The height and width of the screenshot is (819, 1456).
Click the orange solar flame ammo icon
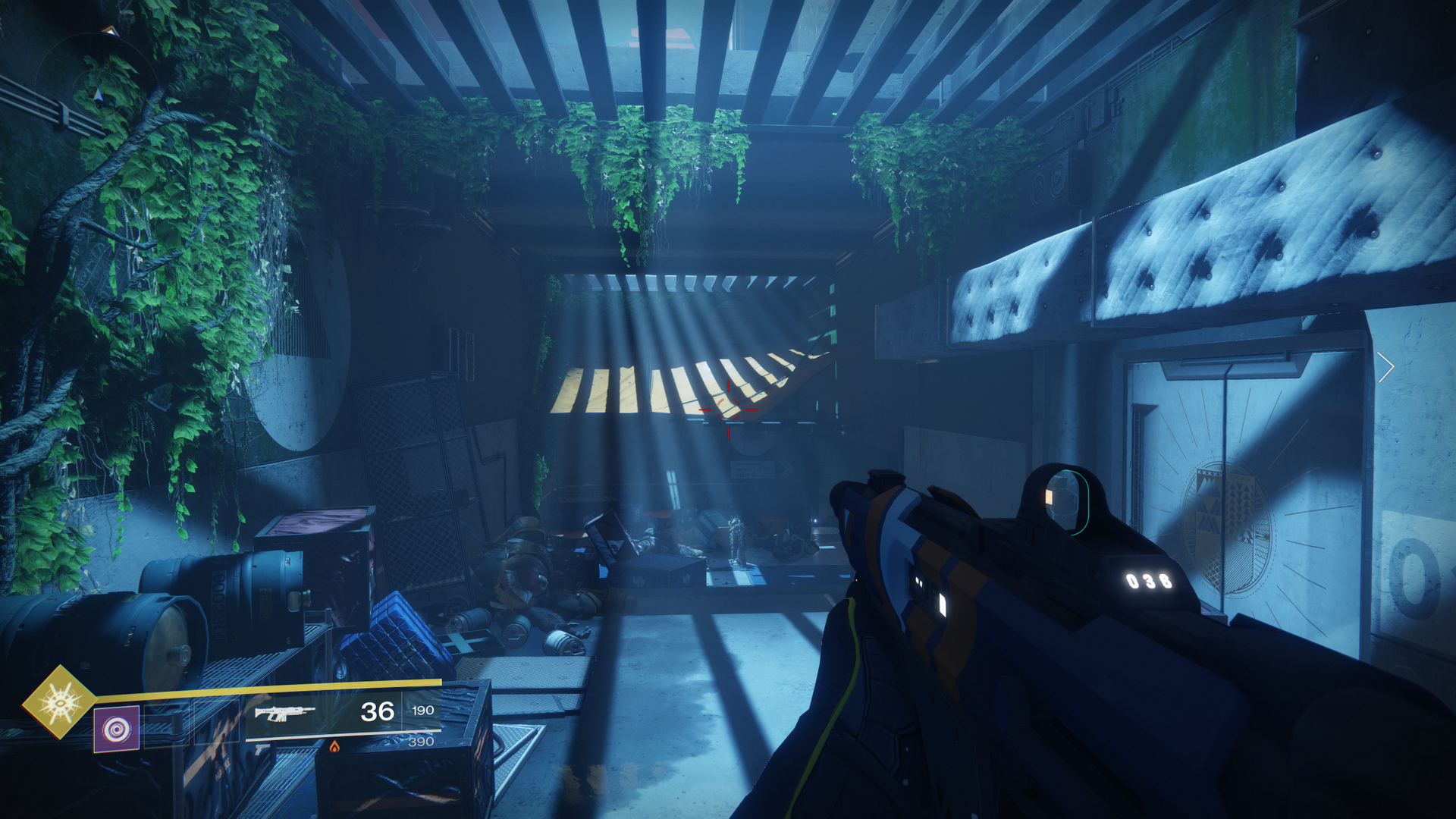point(334,747)
